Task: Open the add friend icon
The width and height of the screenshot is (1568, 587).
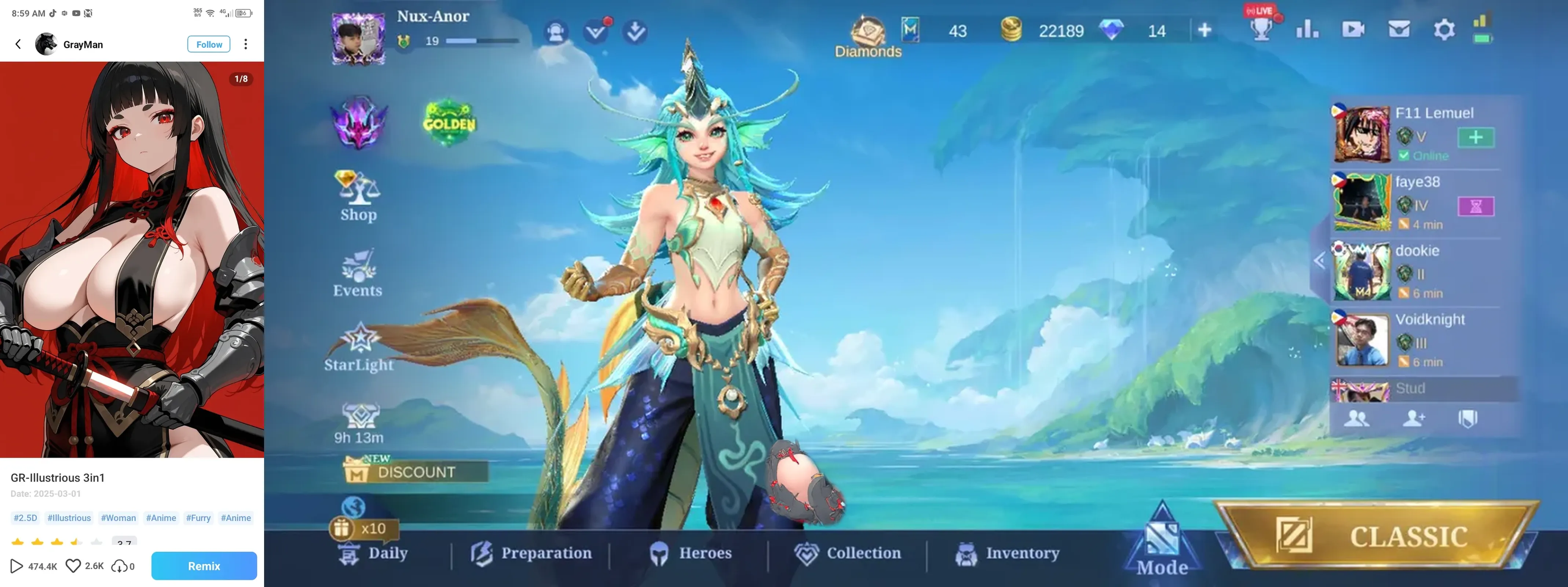Action: [x=1413, y=418]
